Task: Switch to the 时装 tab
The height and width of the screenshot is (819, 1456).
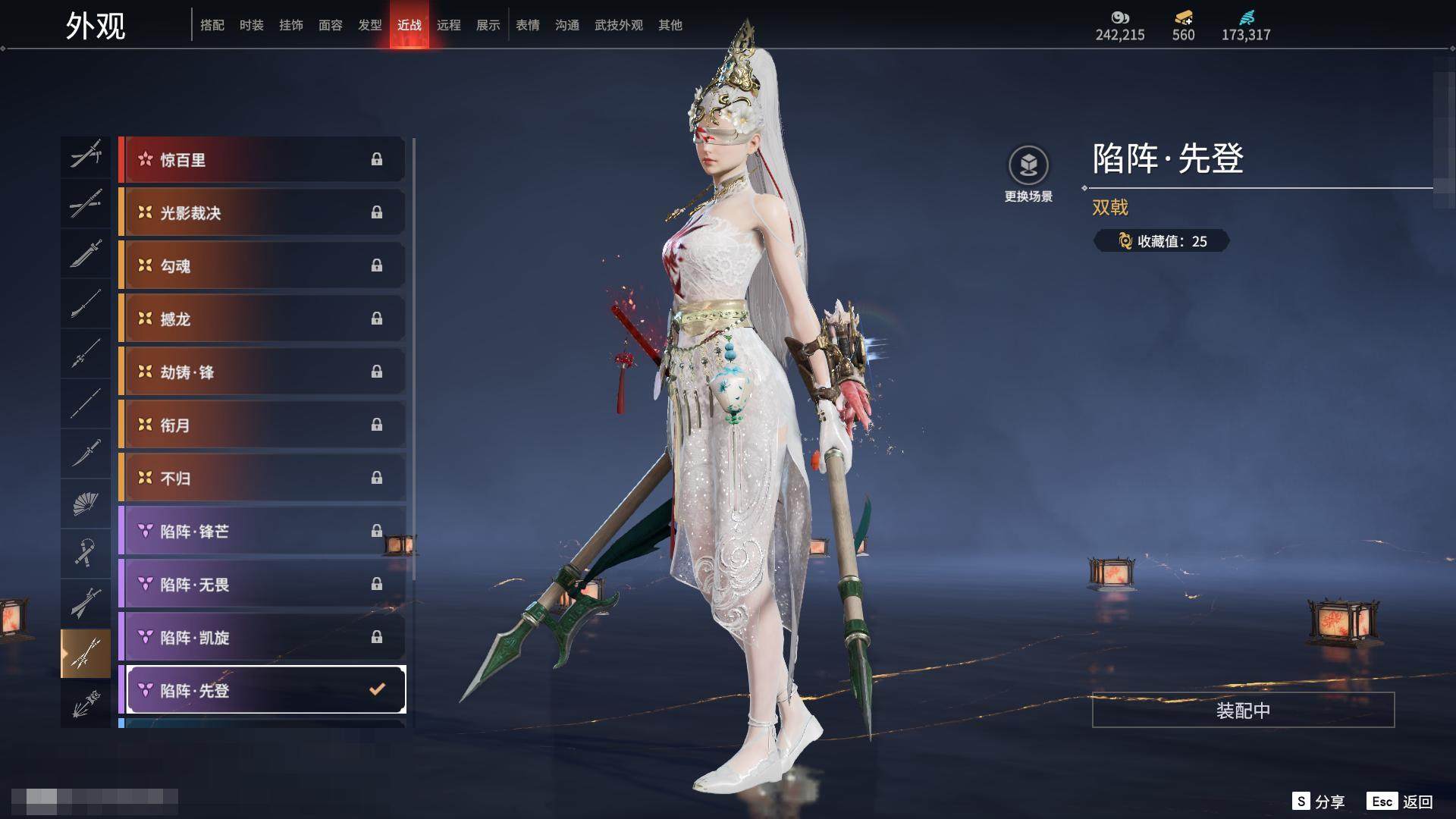Action: (x=251, y=25)
